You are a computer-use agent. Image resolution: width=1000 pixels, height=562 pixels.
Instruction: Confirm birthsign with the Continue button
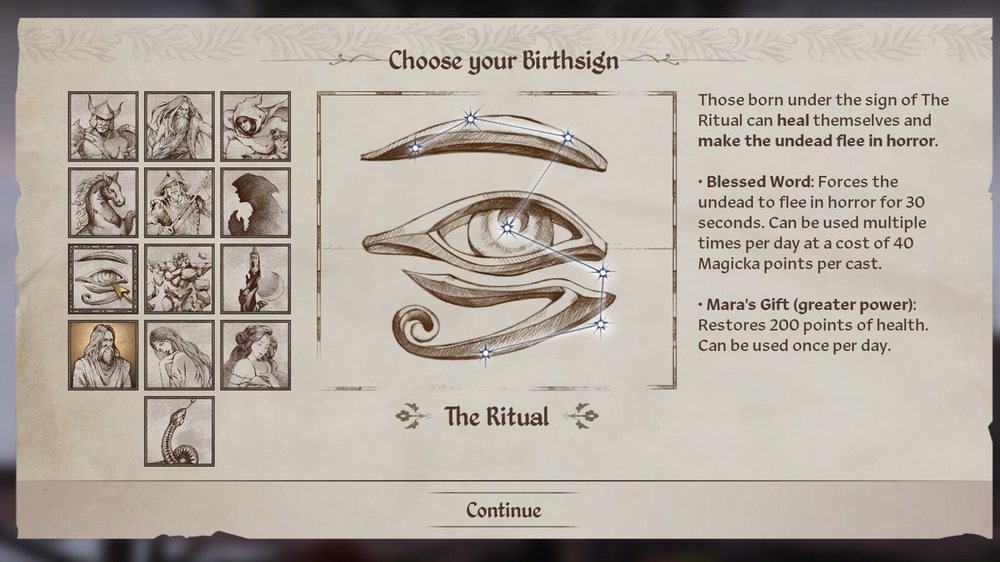coord(503,510)
